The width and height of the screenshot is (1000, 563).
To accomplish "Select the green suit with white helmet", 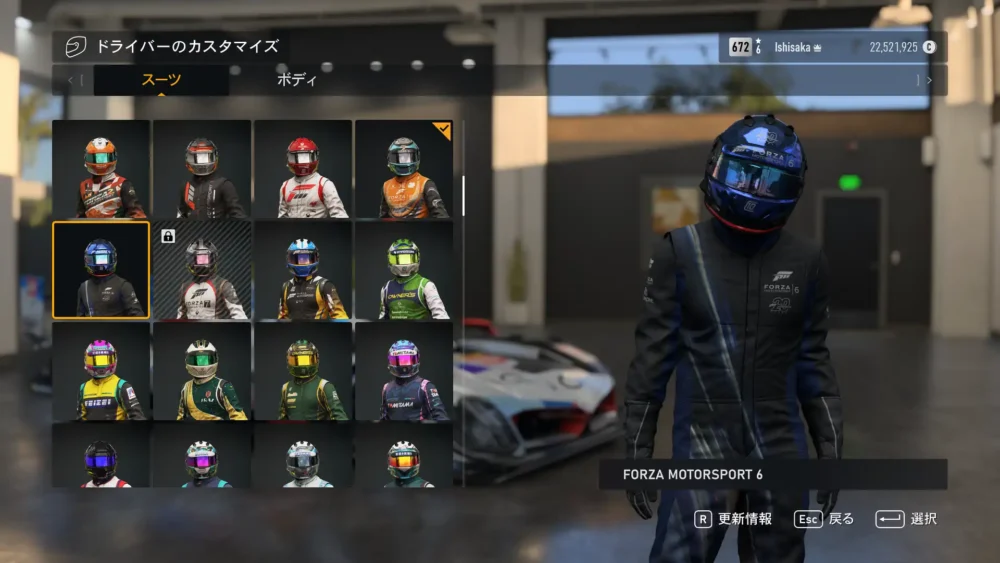I will 202,371.
